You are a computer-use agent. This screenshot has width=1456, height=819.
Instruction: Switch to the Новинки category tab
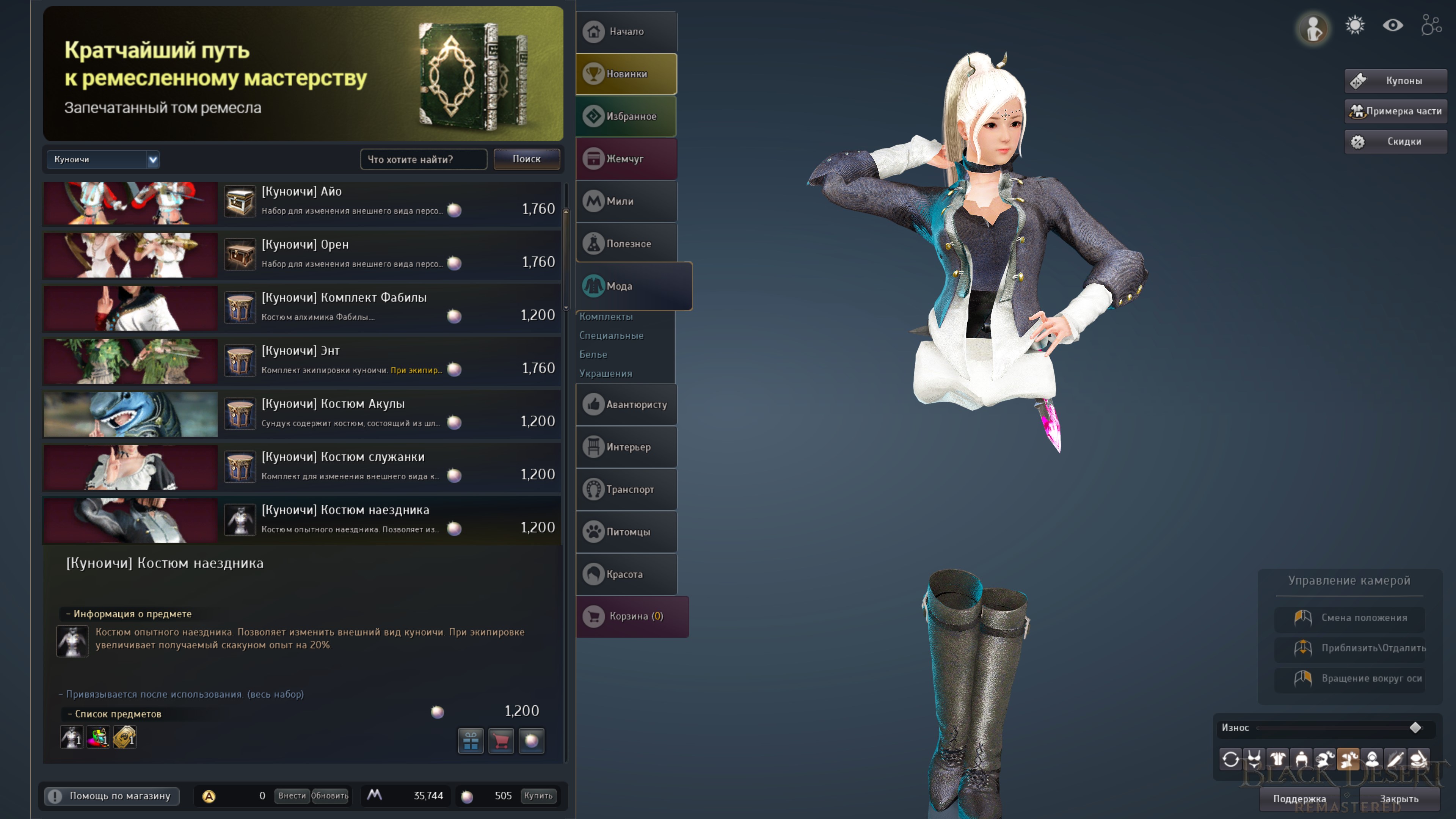(626, 74)
